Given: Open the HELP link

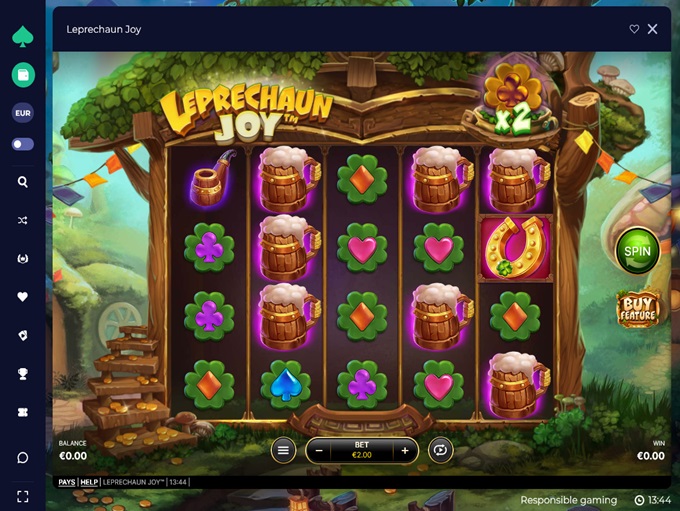Looking at the screenshot, I should pos(89,482).
